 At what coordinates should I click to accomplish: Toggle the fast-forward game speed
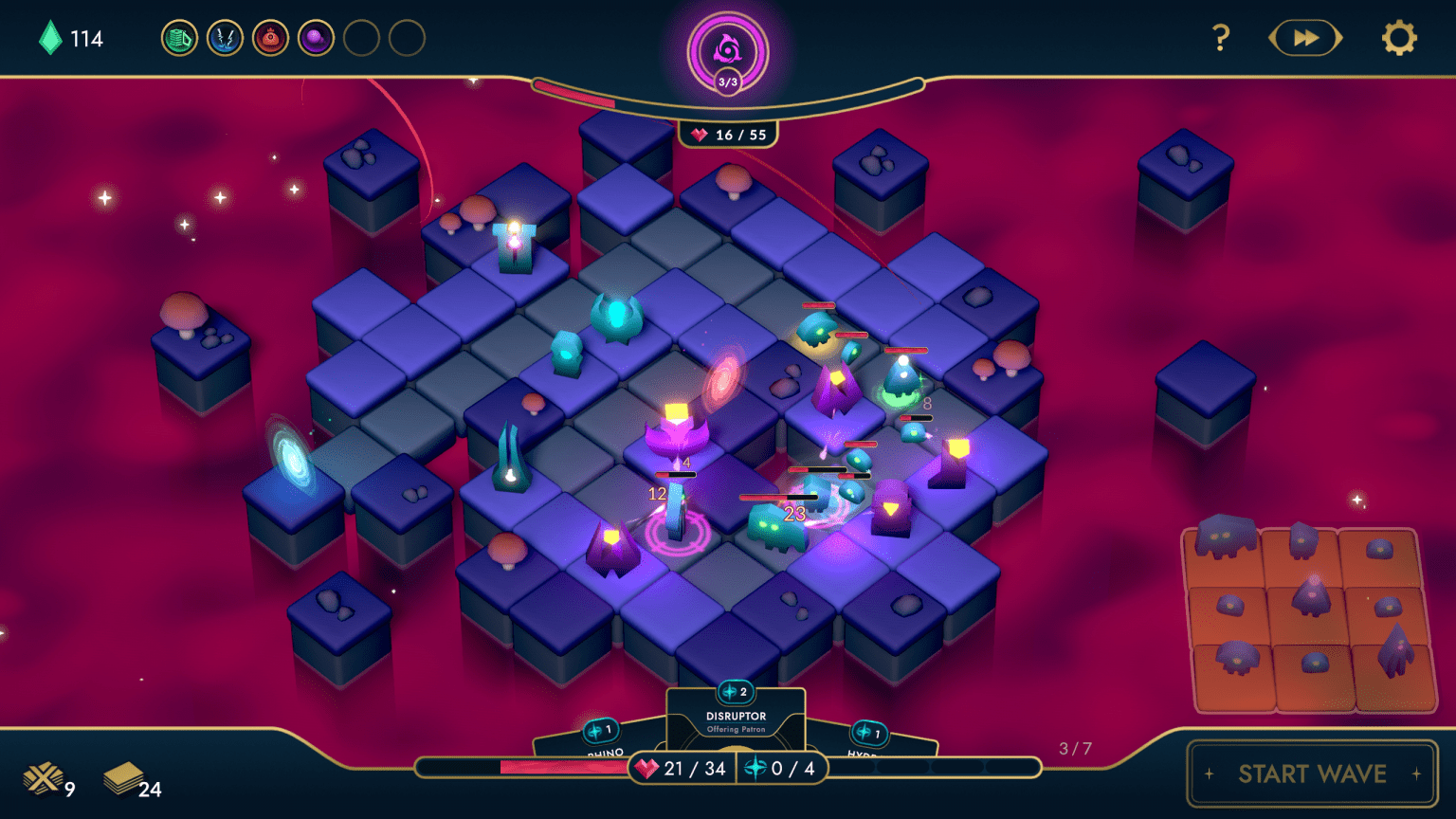(1305, 38)
